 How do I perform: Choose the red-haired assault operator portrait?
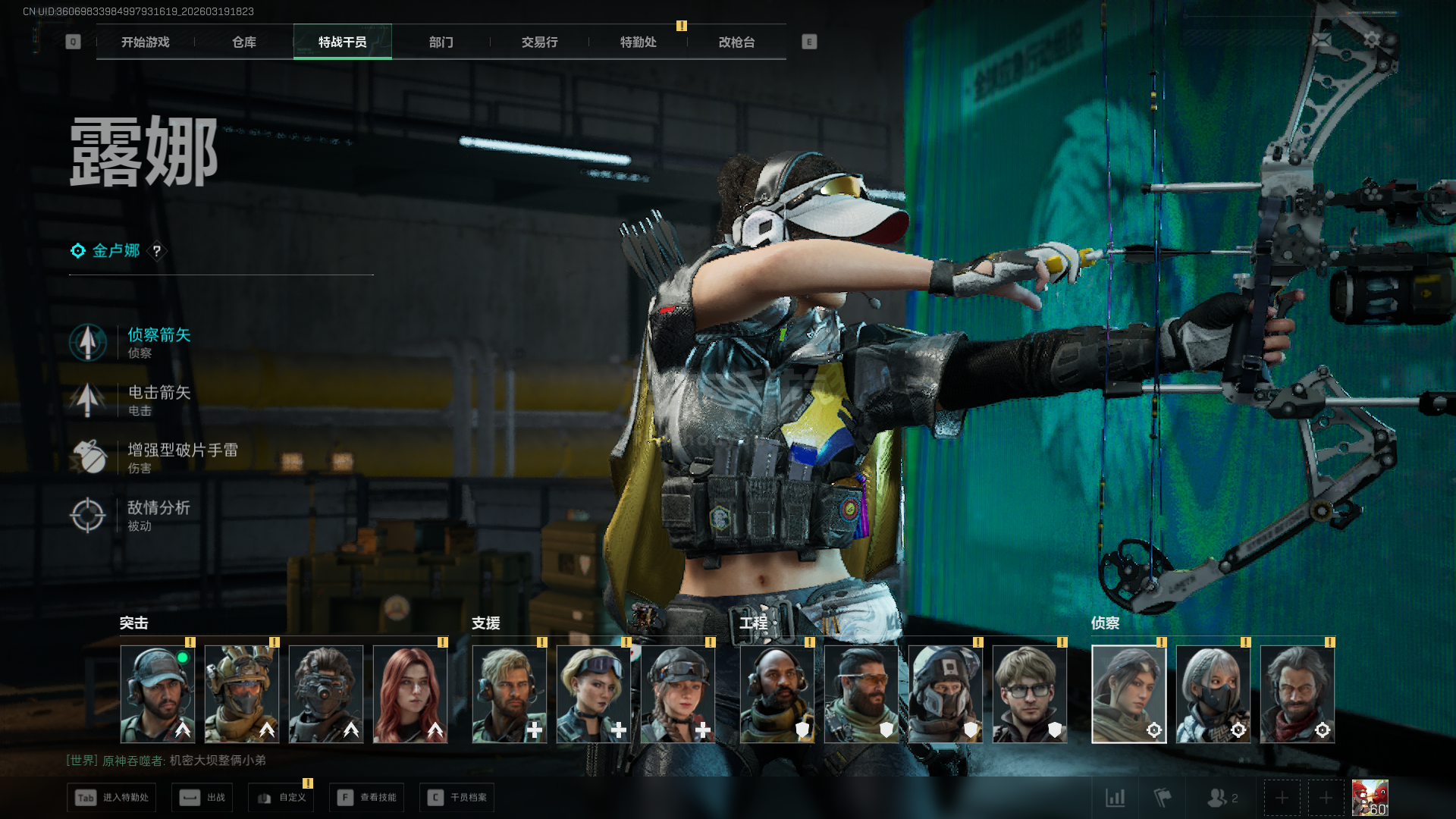pyautogui.click(x=410, y=694)
